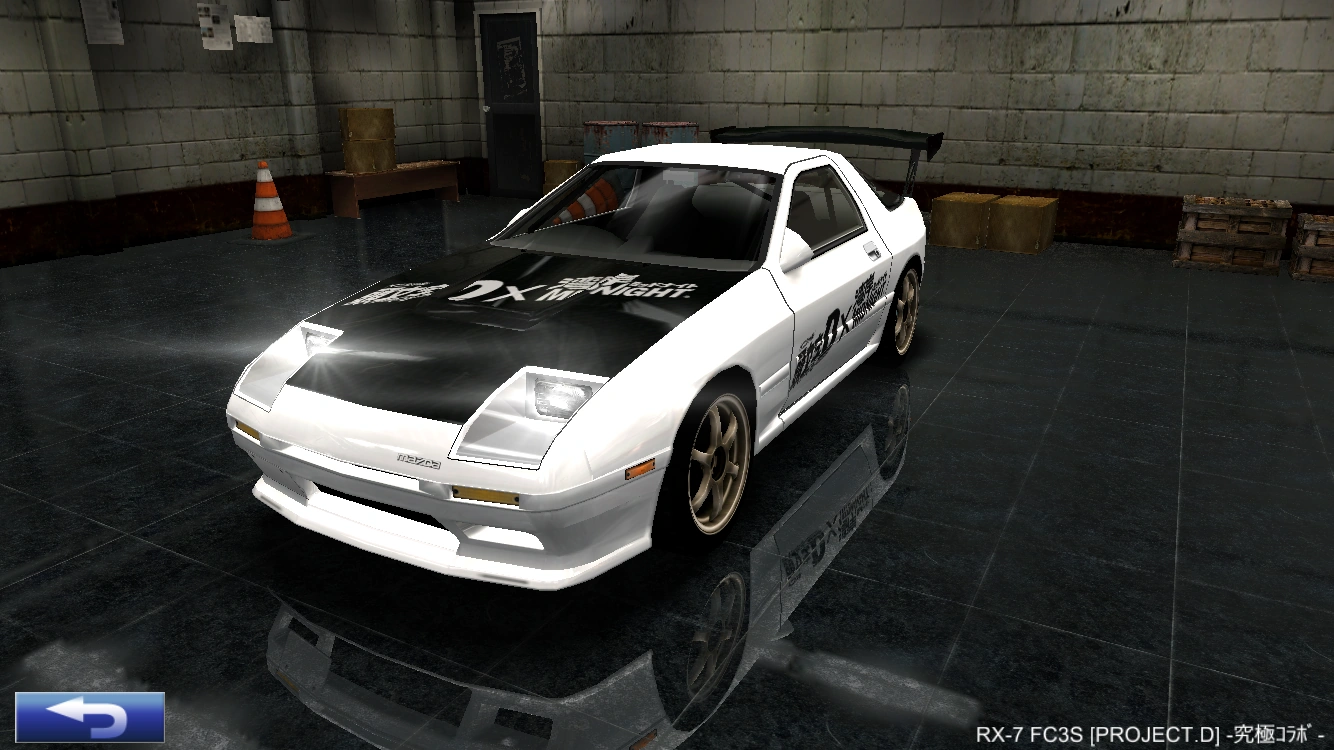Click the stacked wooden crates
The height and width of the screenshot is (750, 1334).
click(x=995, y=220)
